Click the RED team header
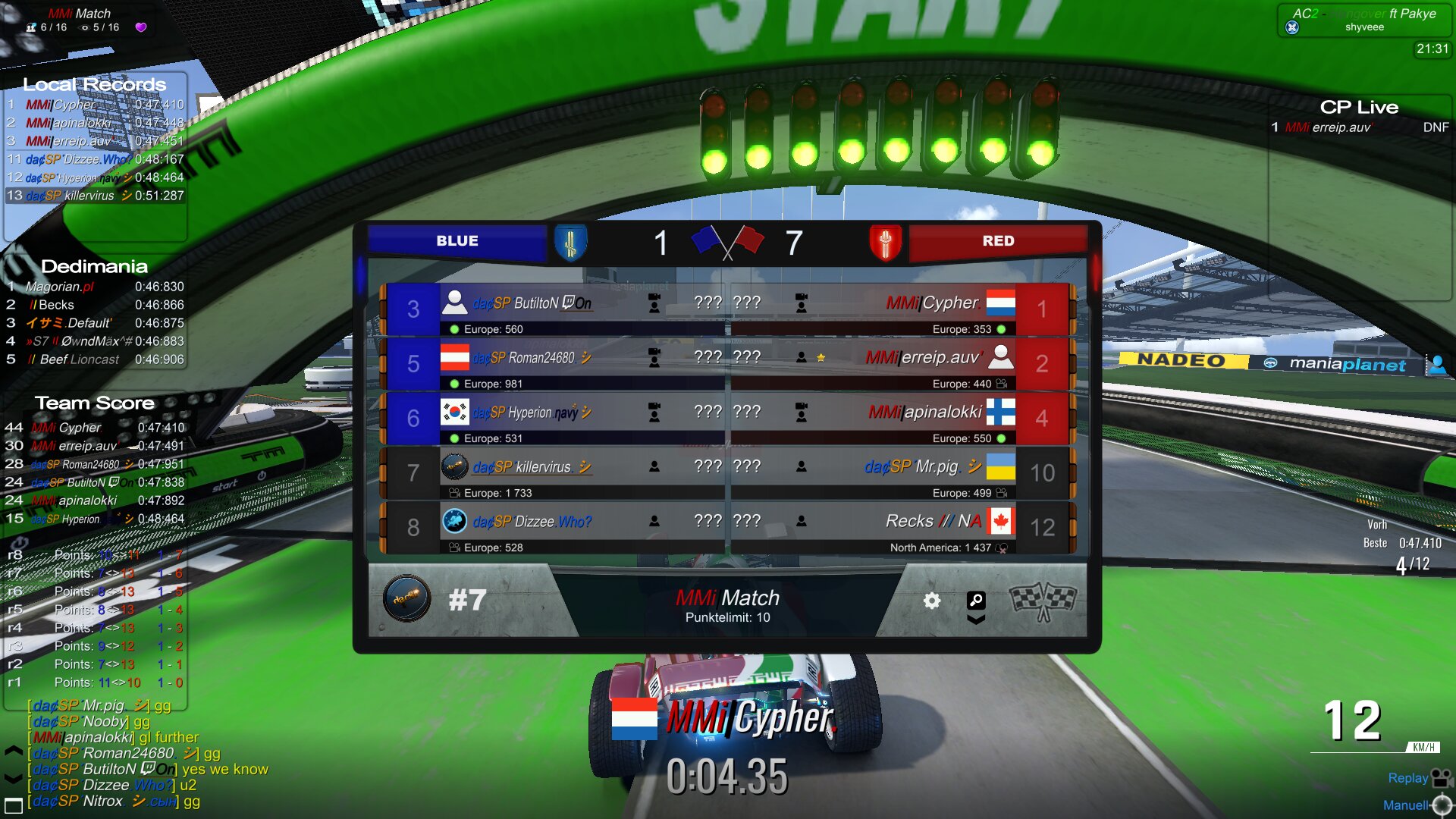Viewport: 1456px width, 819px height. click(998, 241)
